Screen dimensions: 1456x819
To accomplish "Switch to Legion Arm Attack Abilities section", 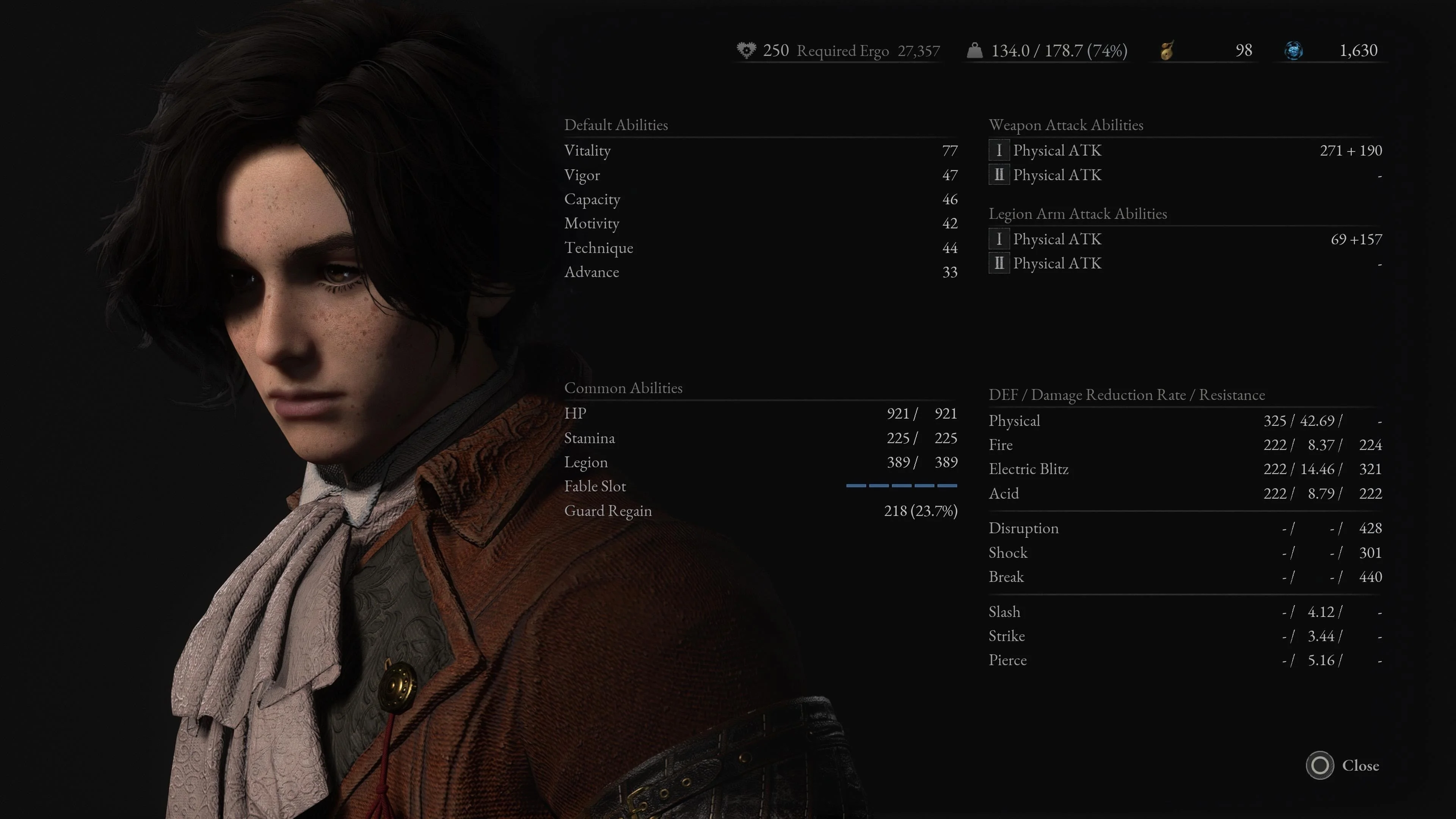I will pyautogui.click(x=1078, y=213).
